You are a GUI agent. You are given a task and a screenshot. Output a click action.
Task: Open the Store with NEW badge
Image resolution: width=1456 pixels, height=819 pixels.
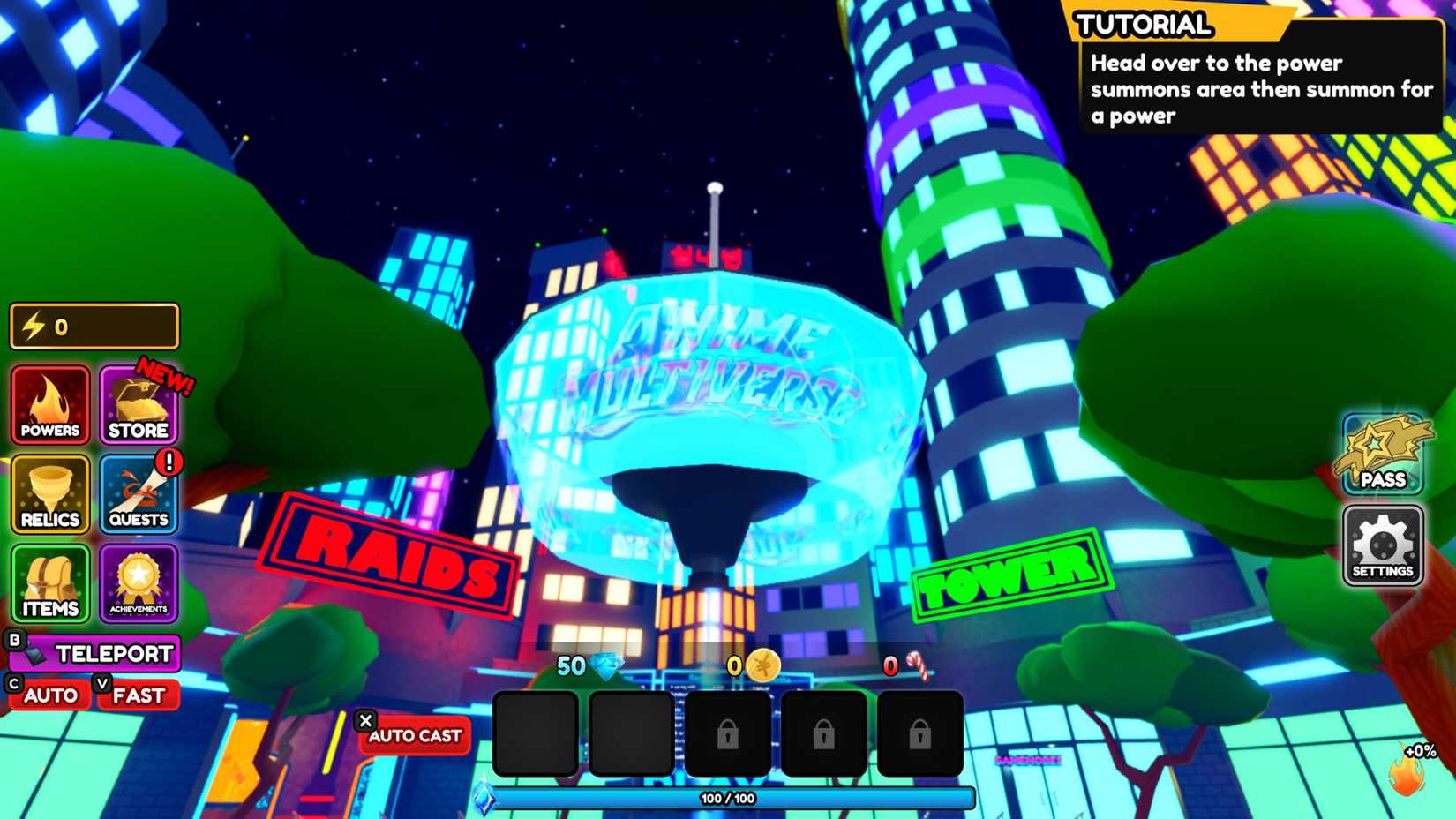pyautogui.click(x=138, y=406)
